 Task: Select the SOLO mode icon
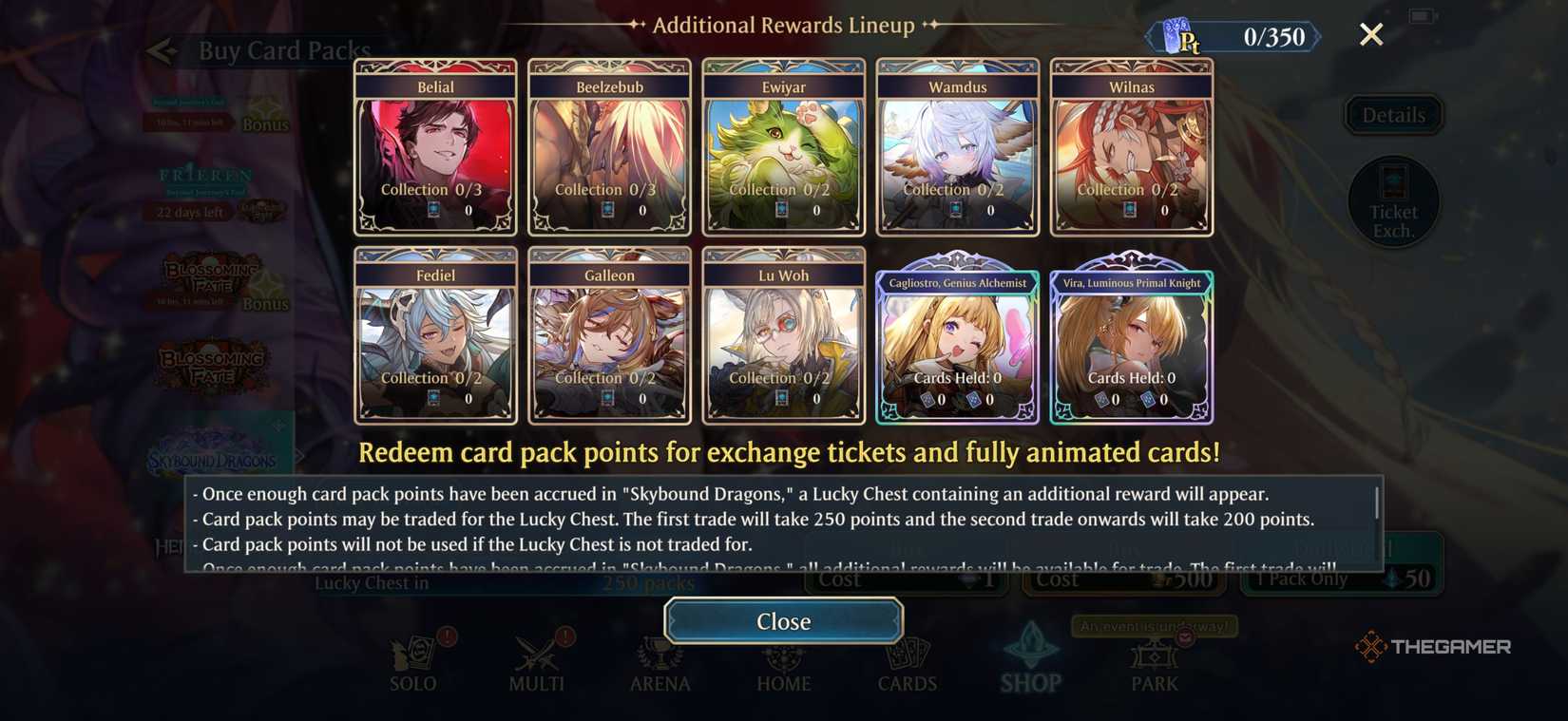[x=413, y=658]
